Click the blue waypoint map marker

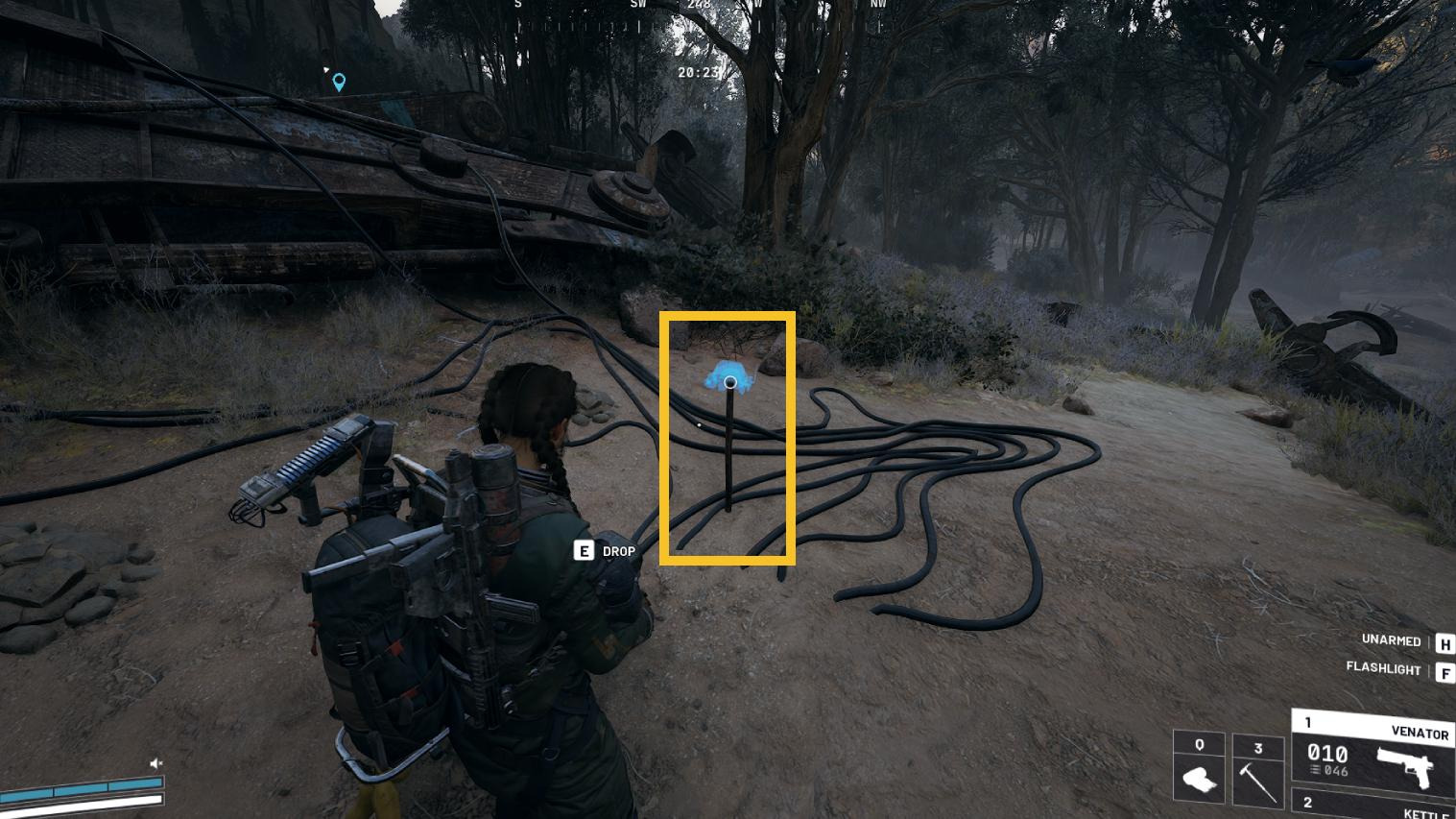339,83
